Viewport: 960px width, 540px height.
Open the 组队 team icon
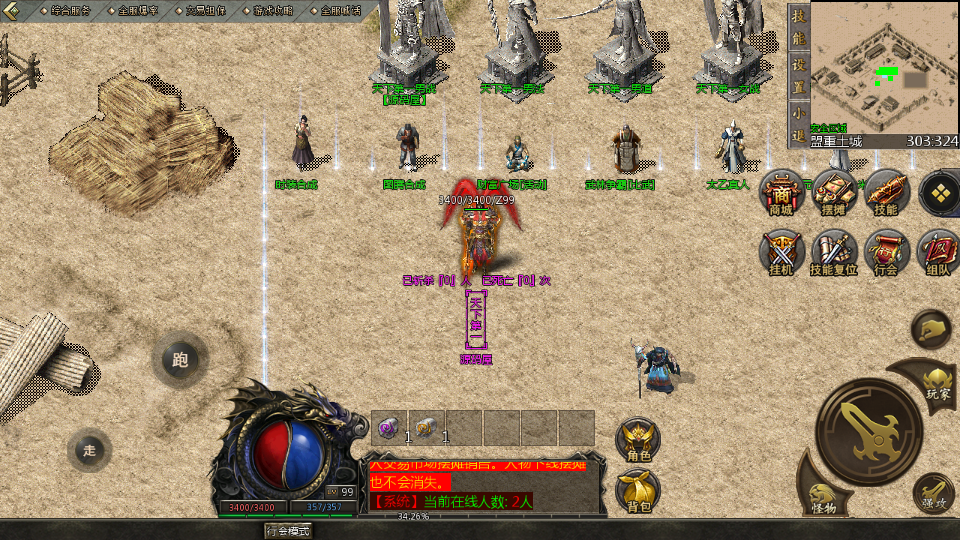coord(938,253)
